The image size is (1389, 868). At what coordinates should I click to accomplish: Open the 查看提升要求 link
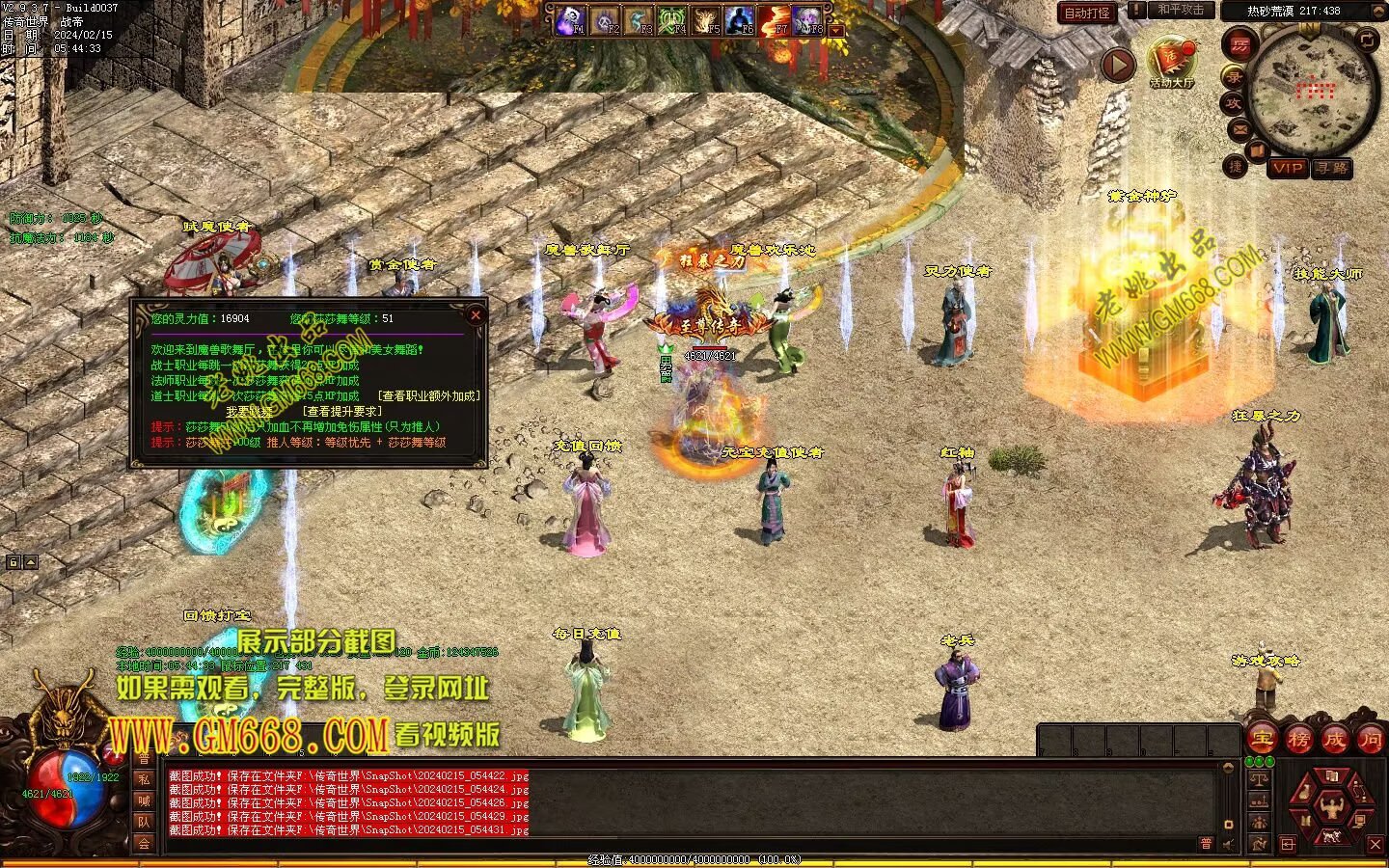(343, 412)
